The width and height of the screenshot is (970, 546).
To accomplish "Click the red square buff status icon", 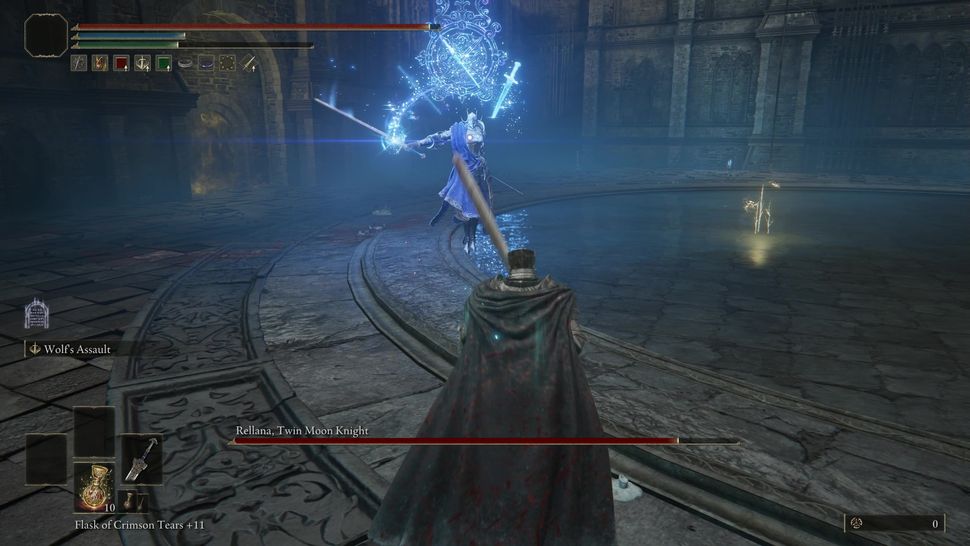I will click(x=121, y=63).
